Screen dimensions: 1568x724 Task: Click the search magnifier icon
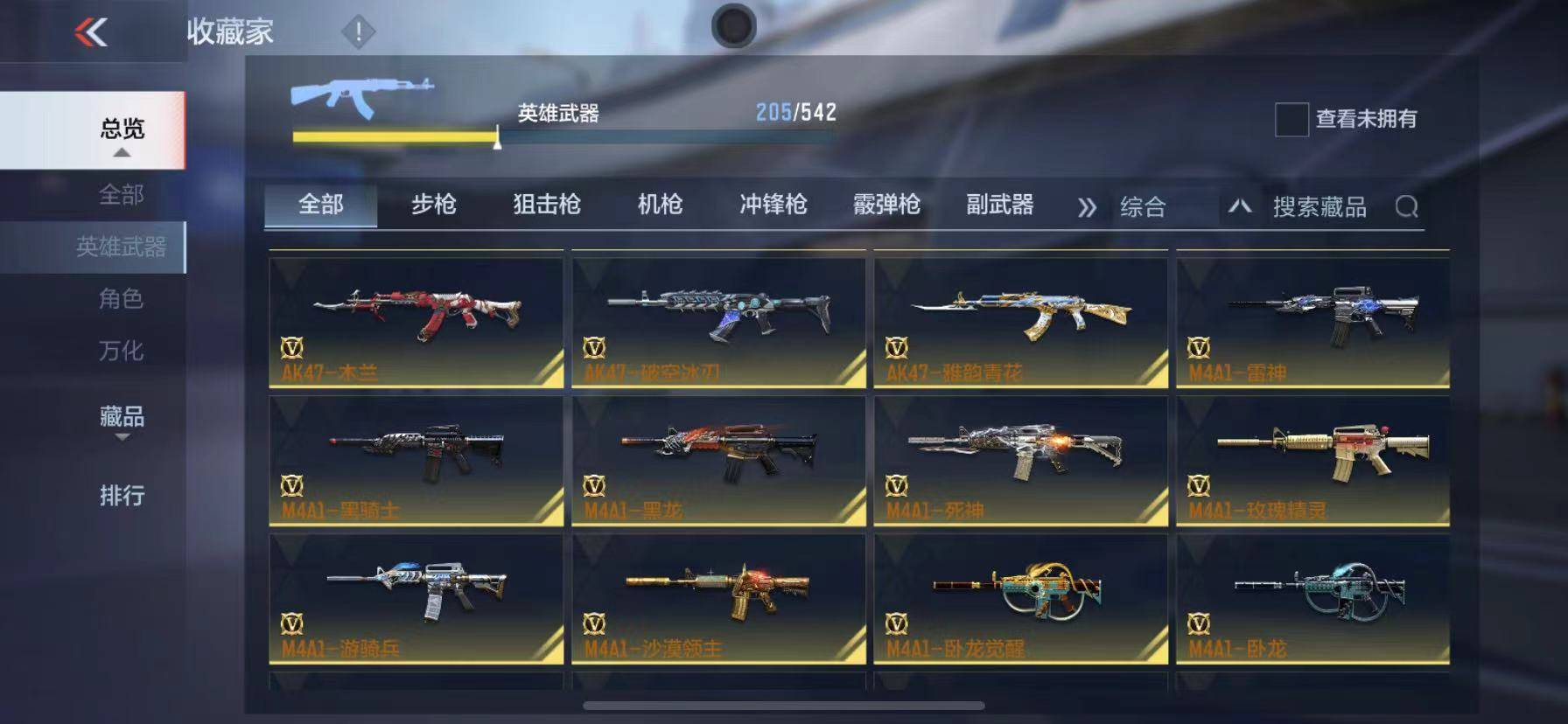pos(1409,207)
